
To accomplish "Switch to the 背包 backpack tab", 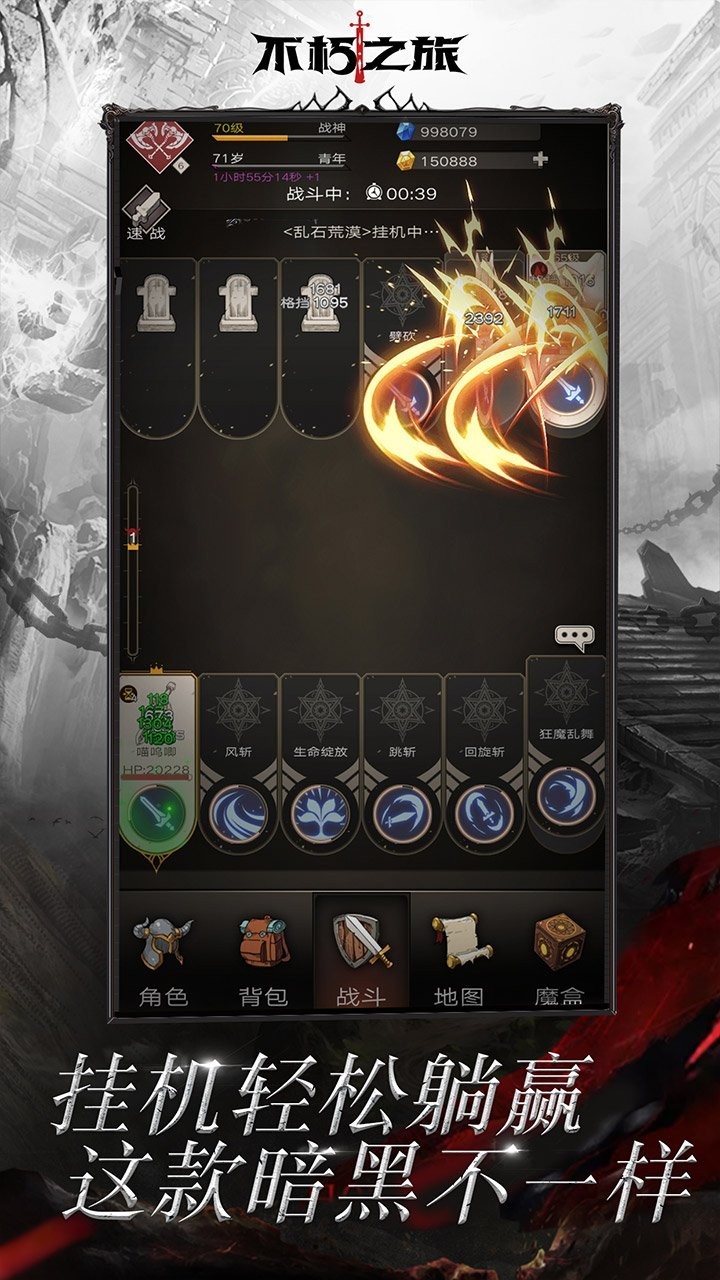I will coord(263,957).
